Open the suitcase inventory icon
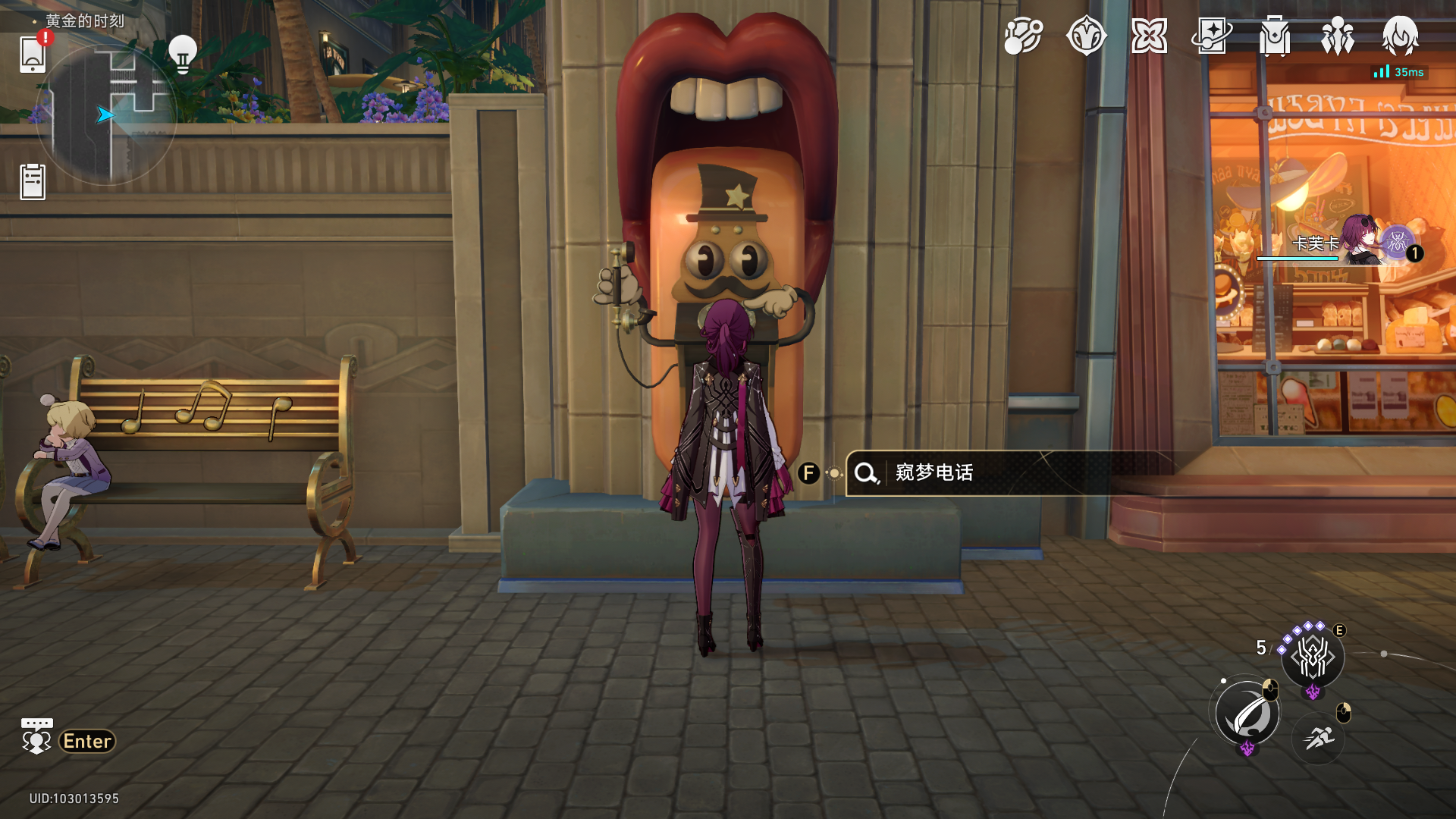1456x819 pixels. coord(1274,36)
